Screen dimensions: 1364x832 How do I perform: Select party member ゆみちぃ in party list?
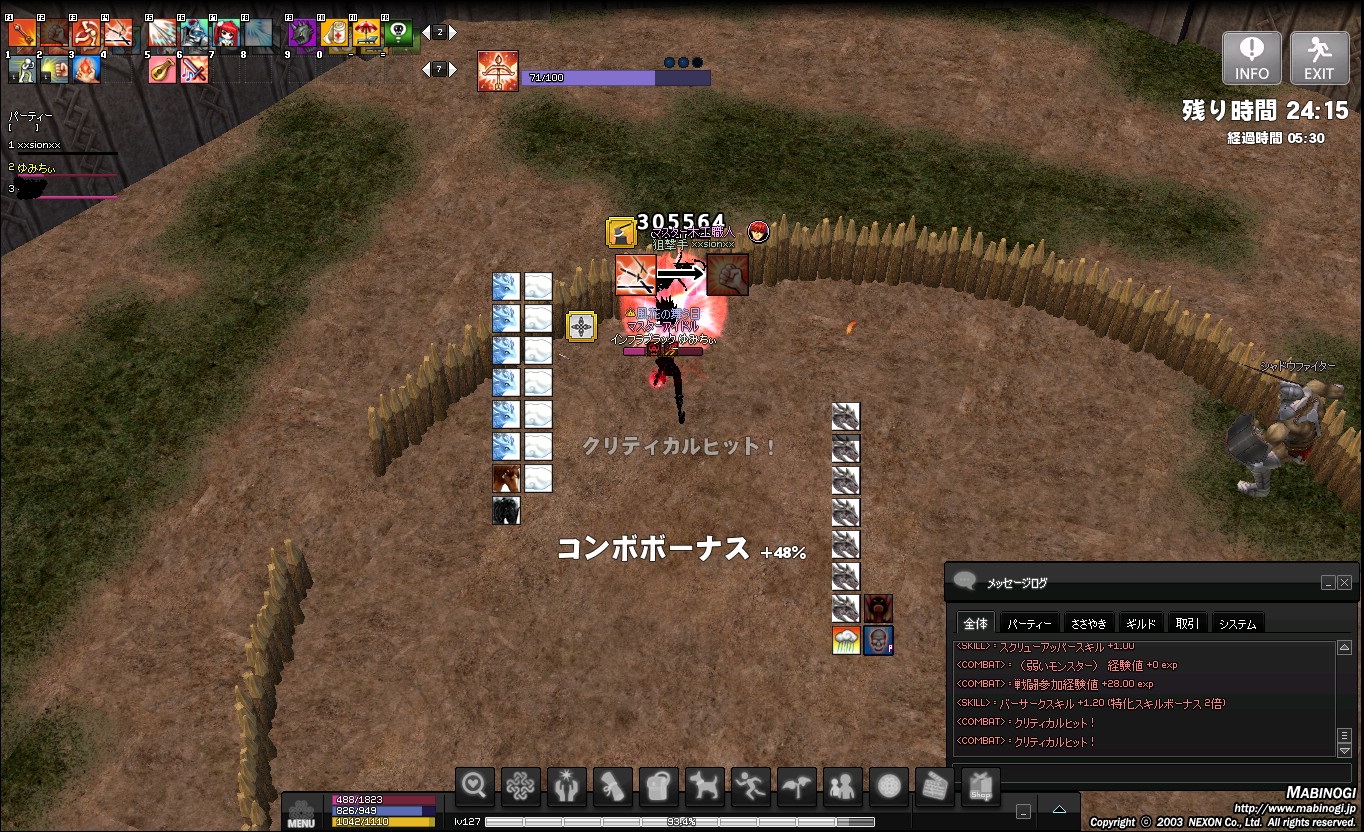pos(40,168)
